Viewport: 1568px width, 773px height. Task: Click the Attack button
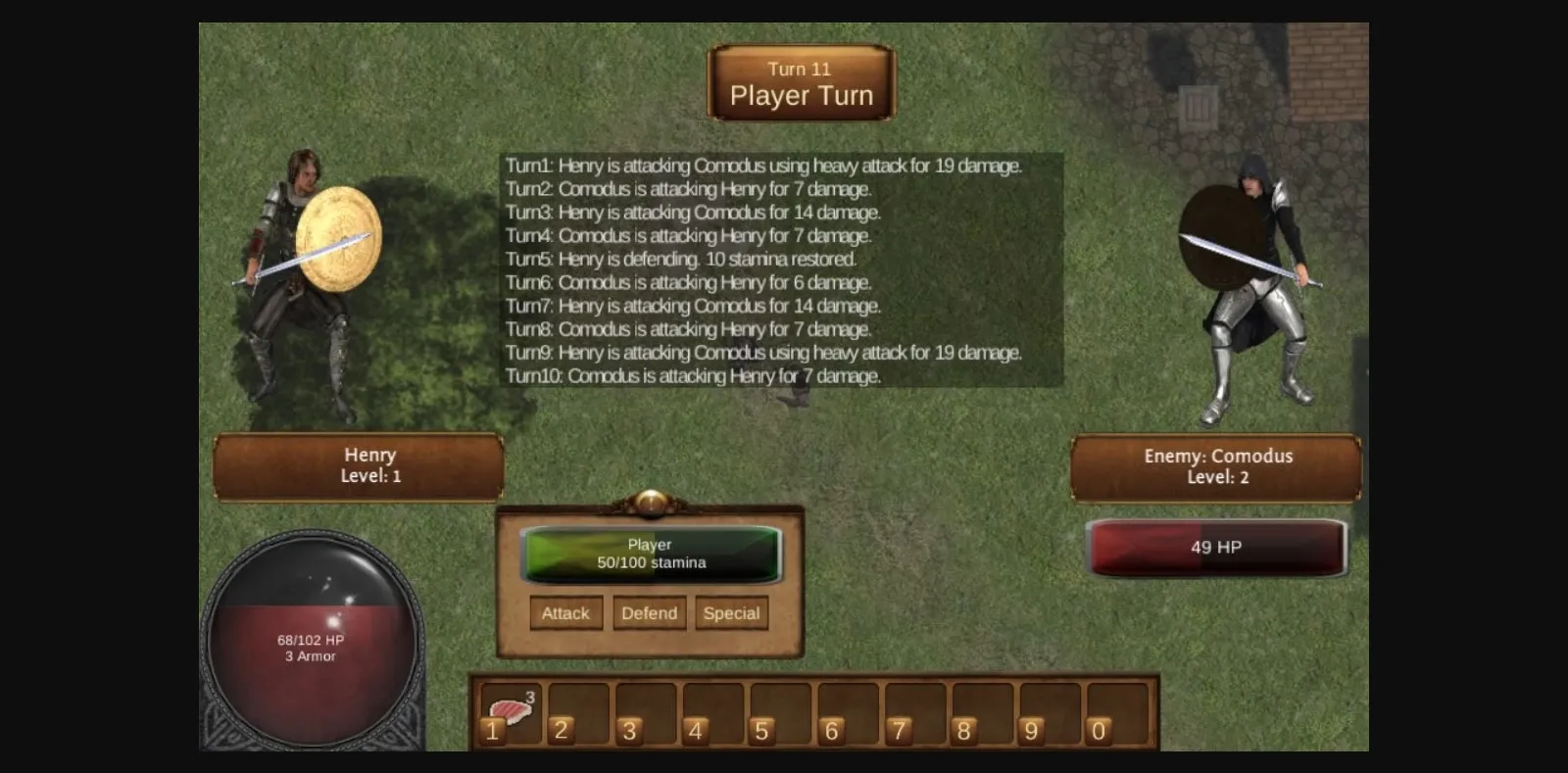tap(565, 613)
